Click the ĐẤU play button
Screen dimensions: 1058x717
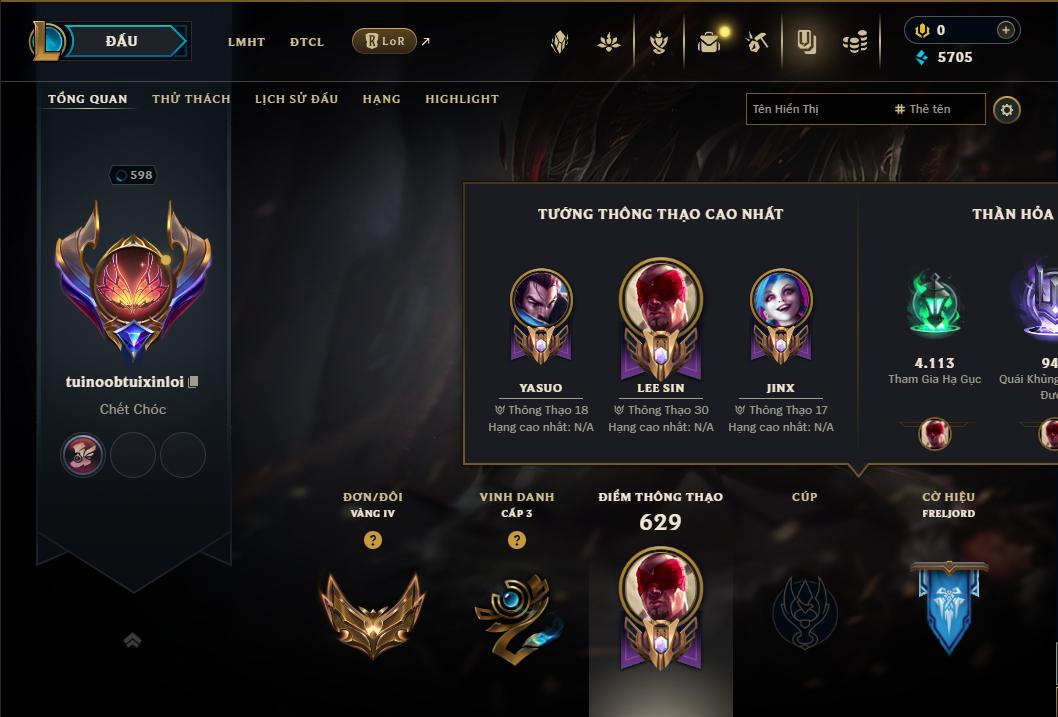click(122, 41)
